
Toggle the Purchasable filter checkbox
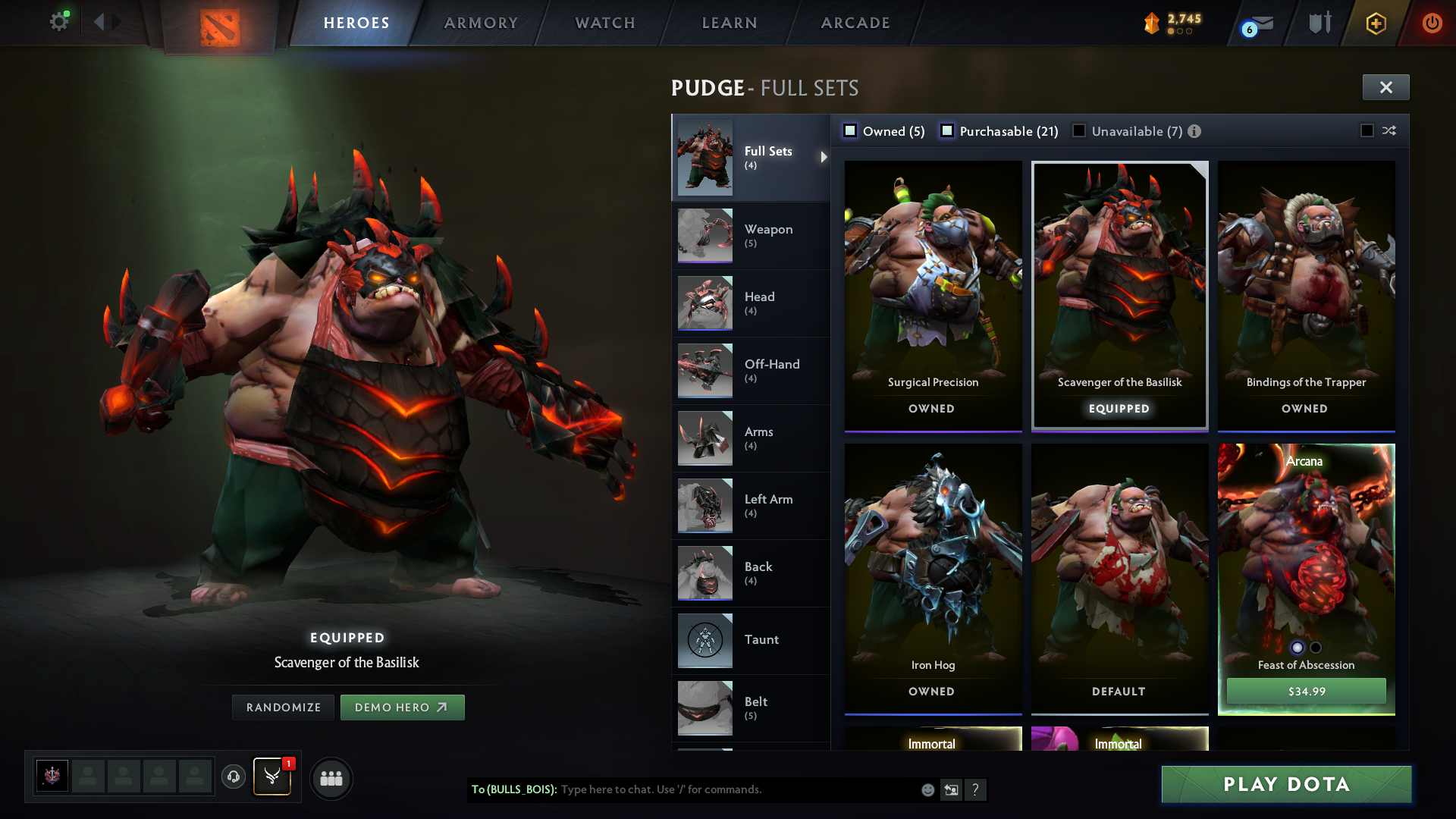click(x=947, y=131)
